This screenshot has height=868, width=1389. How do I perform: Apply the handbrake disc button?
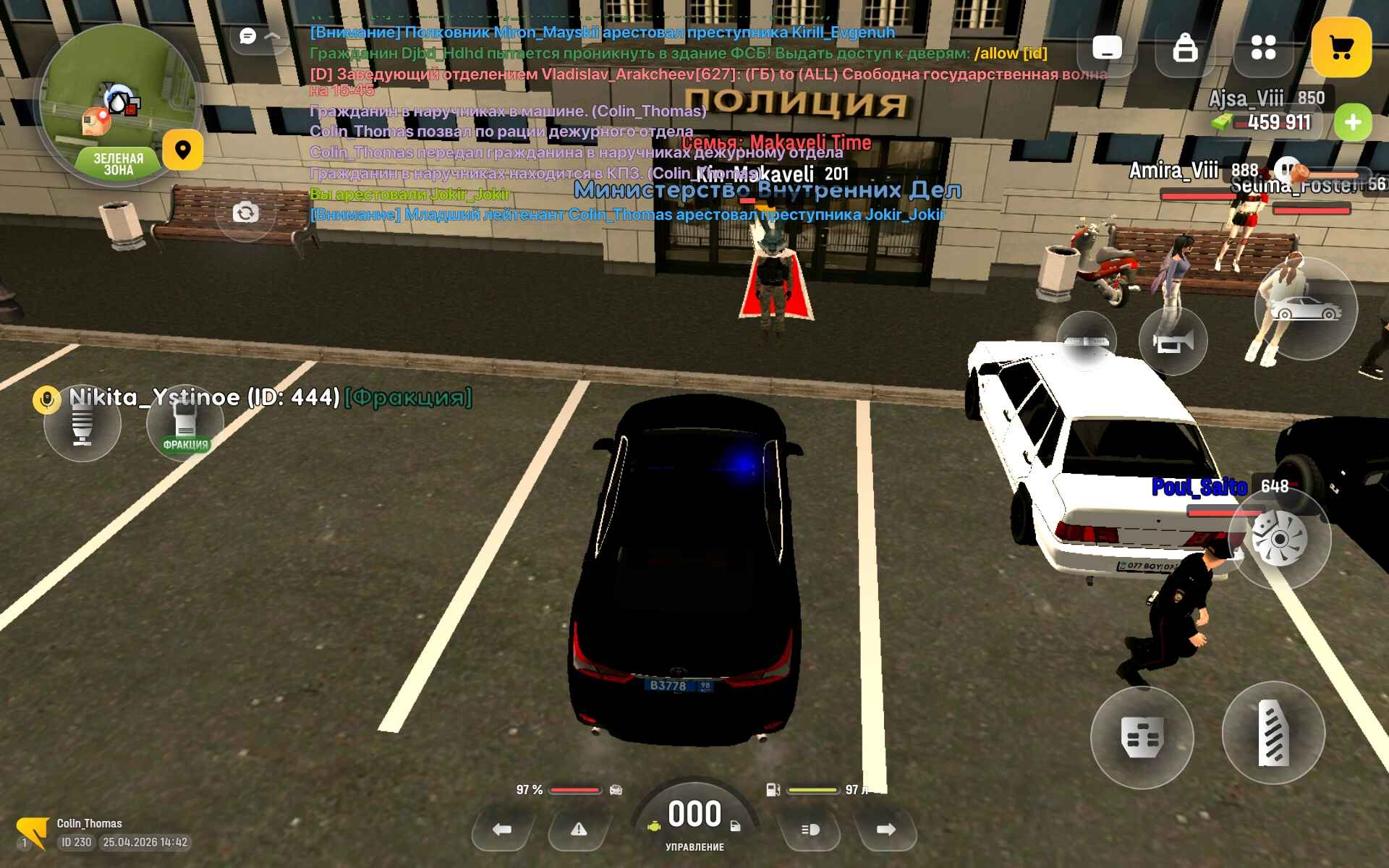click(1279, 539)
